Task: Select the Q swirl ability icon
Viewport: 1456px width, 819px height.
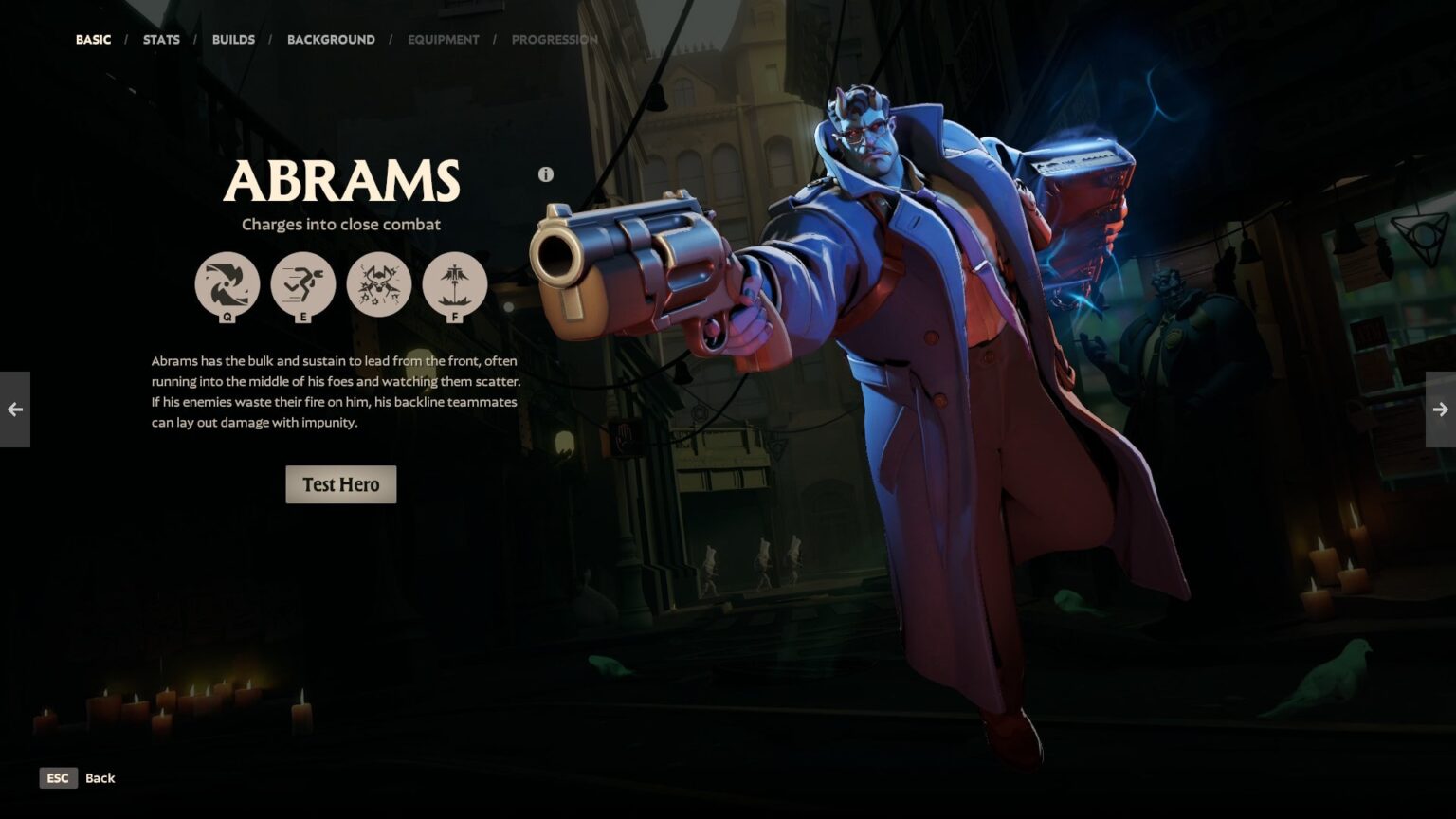Action: point(227,284)
